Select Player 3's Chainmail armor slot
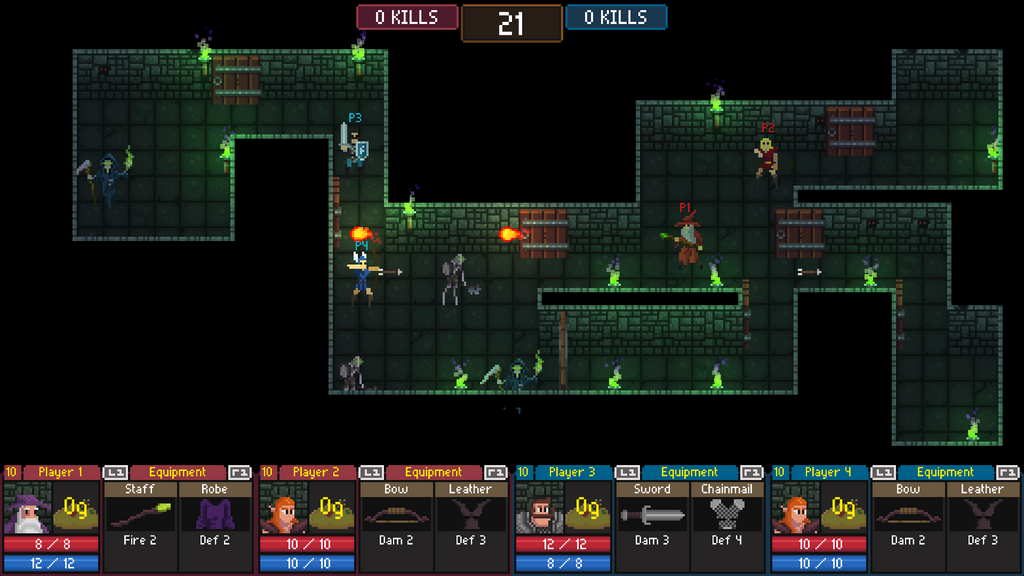This screenshot has width=1024, height=576. (726, 515)
